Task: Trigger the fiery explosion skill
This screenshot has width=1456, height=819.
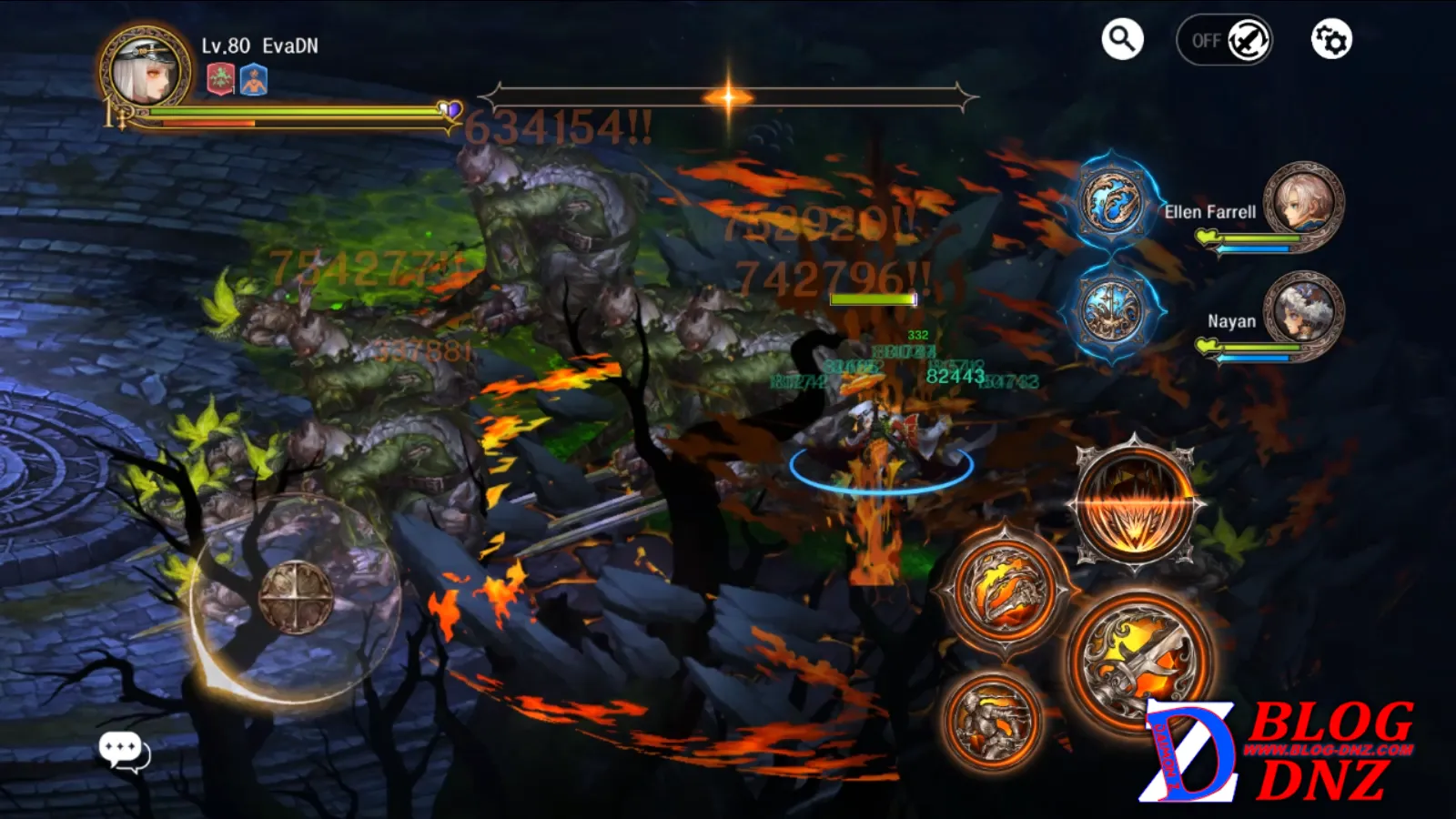Action: pyautogui.click(x=1135, y=503)
